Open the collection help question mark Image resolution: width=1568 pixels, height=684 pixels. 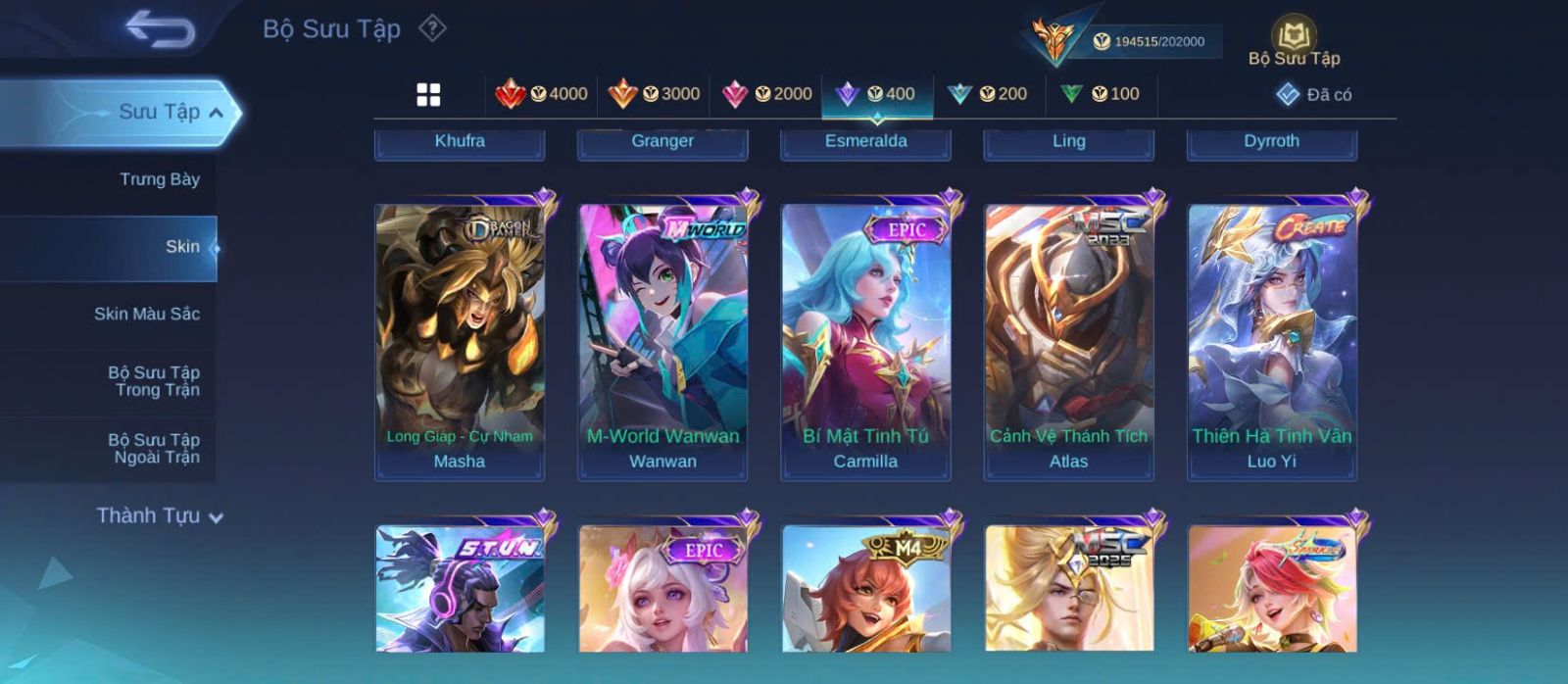point(432,28)
